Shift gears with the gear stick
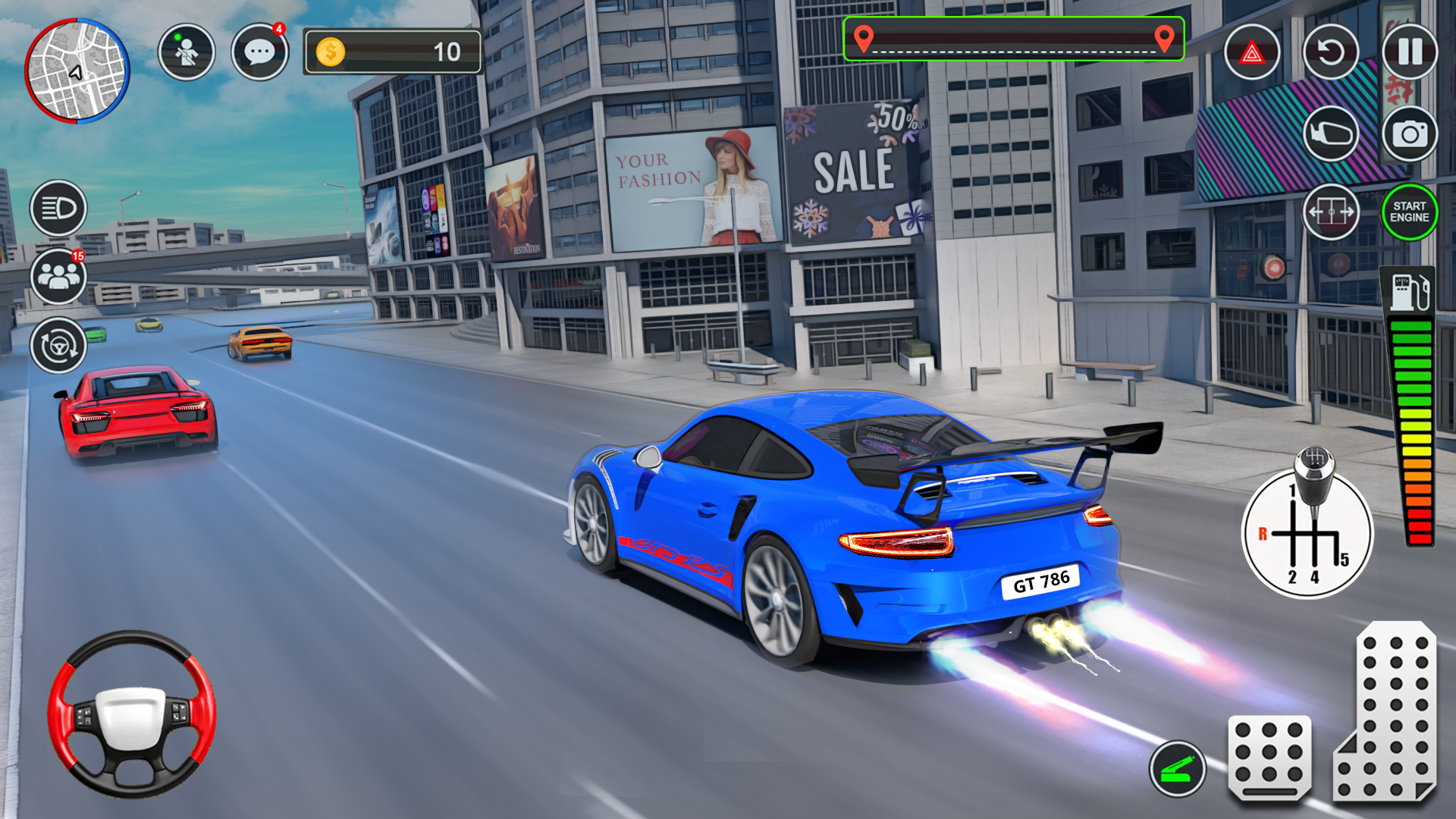1456x819 pixels. (x=1307, y=532)
